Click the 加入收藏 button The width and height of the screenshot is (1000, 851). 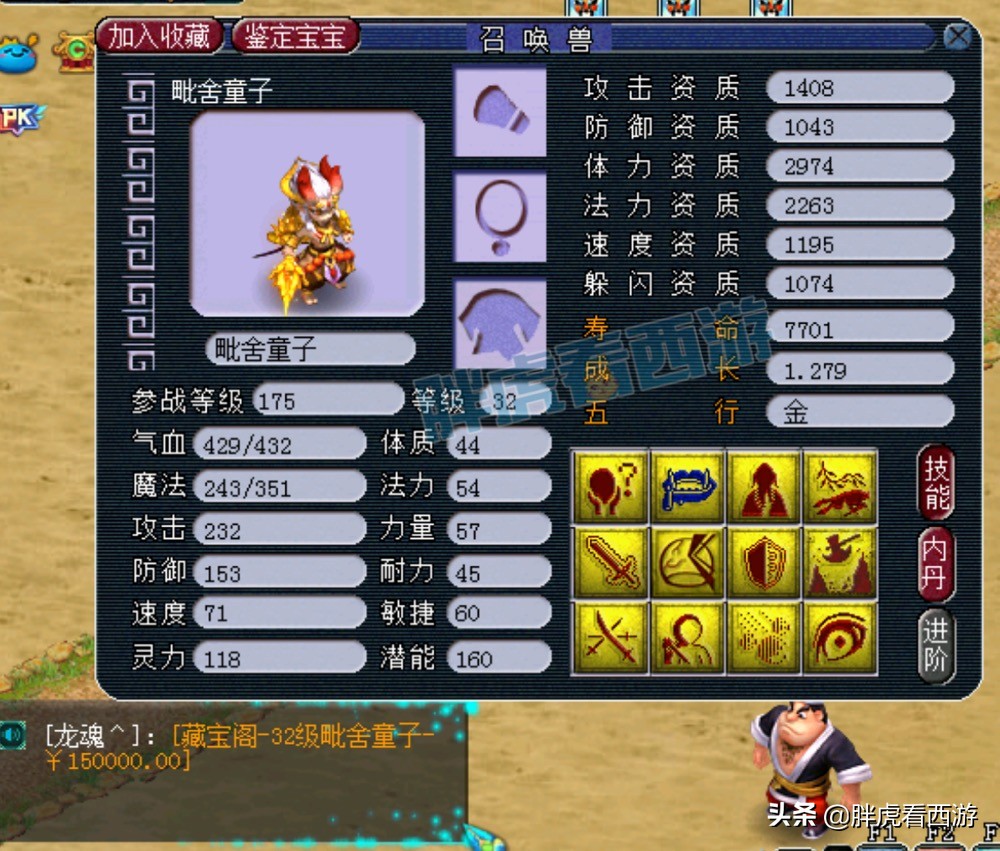[159, 37]
